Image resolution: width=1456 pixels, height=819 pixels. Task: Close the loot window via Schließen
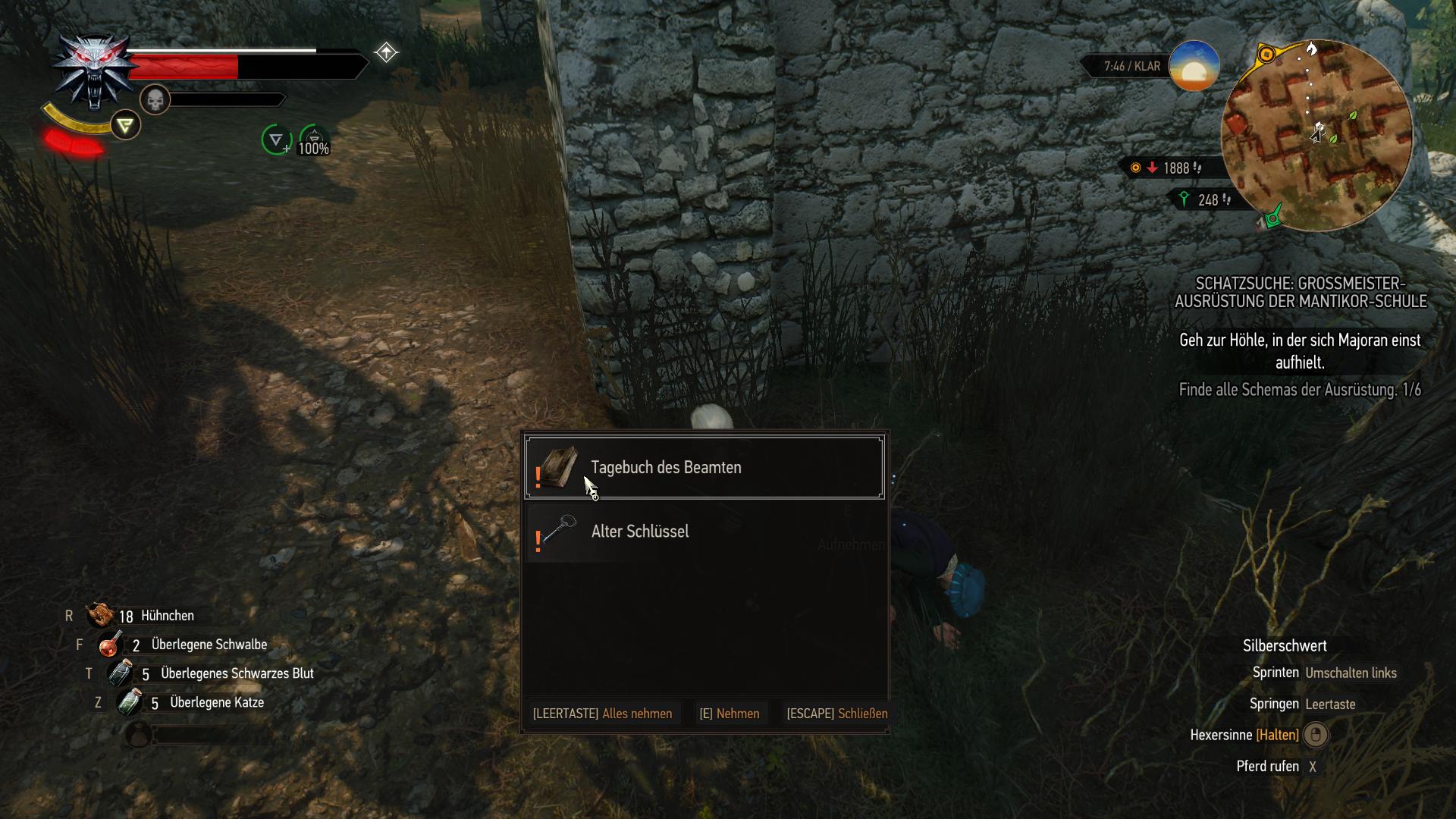[x=836, y=714]
